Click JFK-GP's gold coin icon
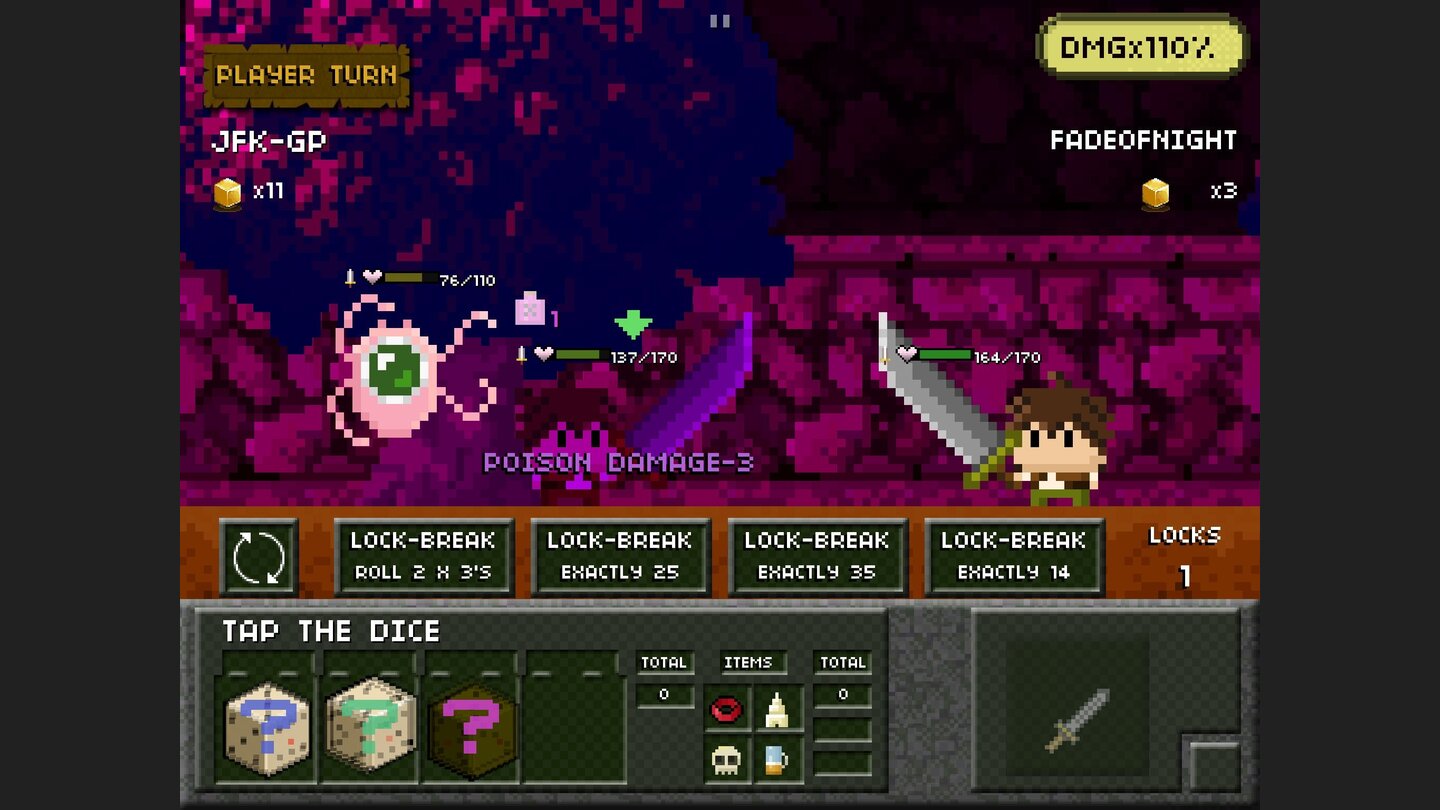Image resolution: width=1440 pixels, height=810 pixels. tap(228, 192)
